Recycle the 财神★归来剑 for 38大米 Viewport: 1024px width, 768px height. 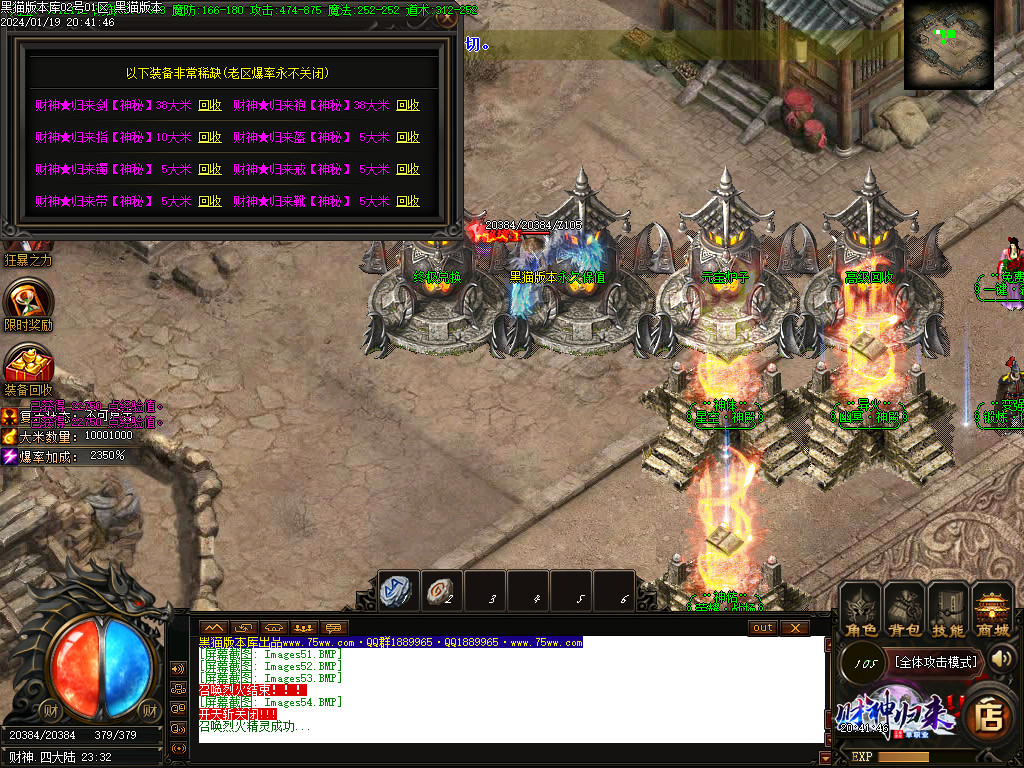[210, 105]
